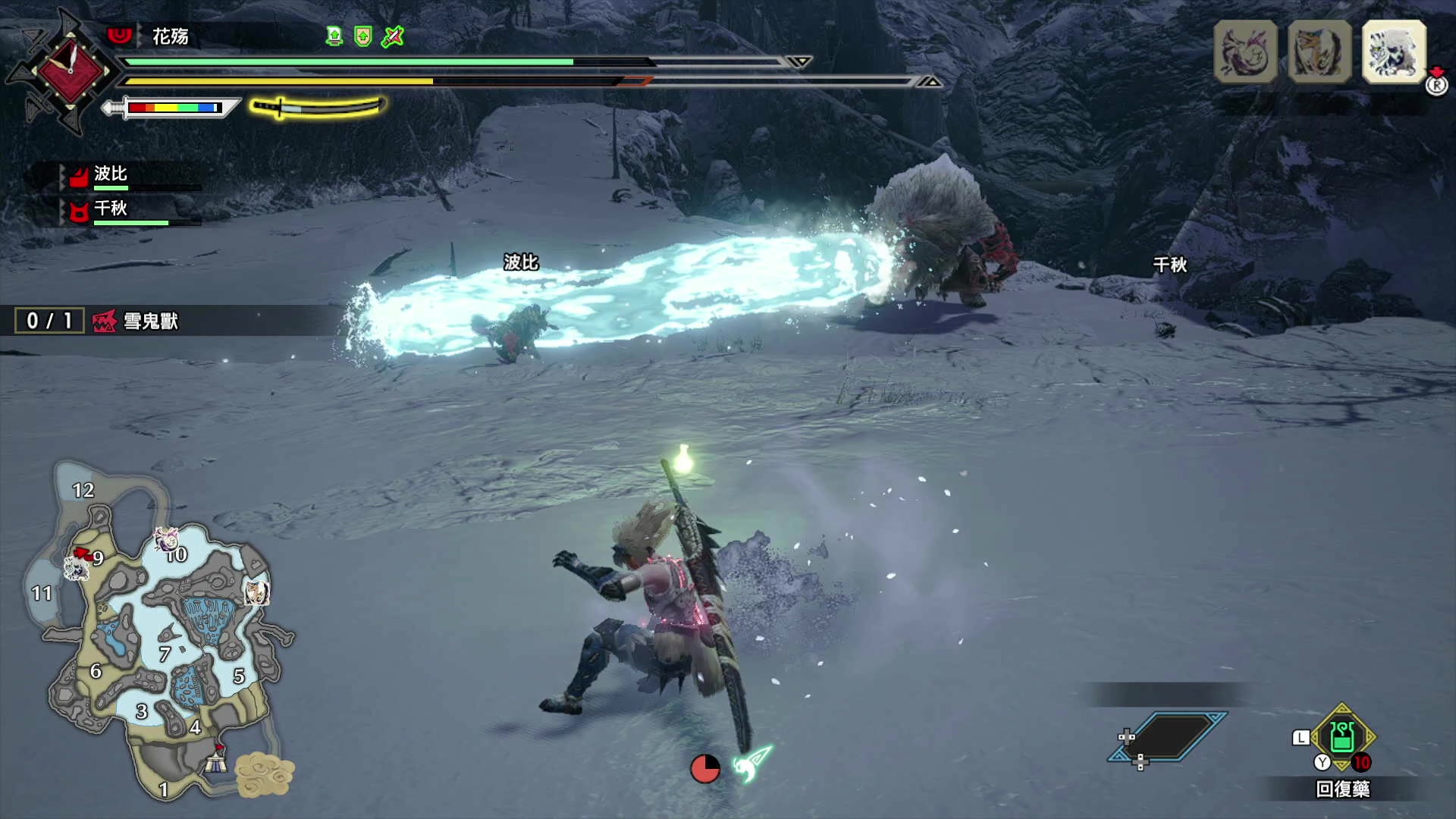Select buddy 千秋 in the party list
This screenshot has width=1456, height=819.
110,209
